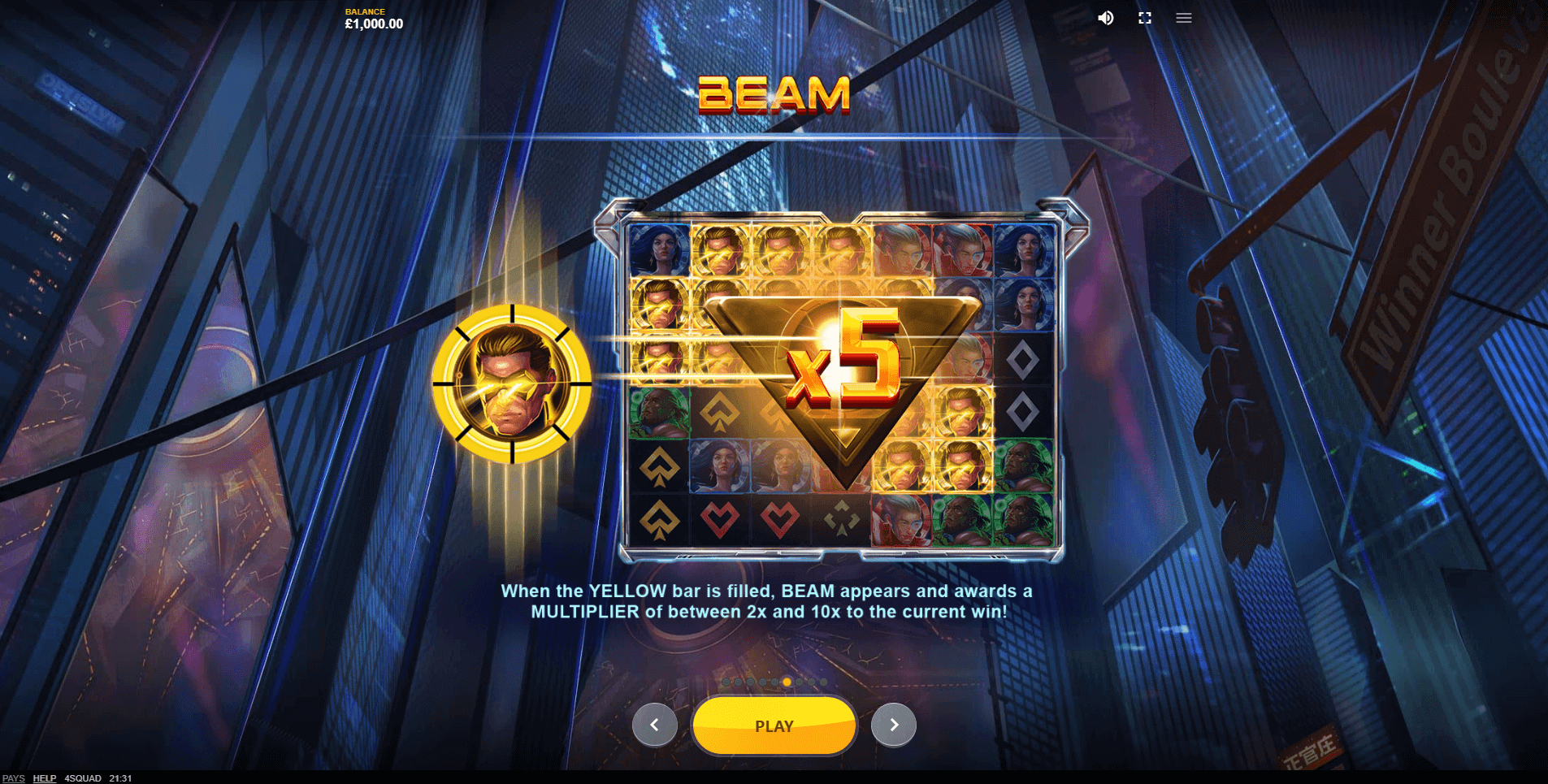This screenshot has width=1548, height=784.
Task: Open the HELP link
Action: (x=45, y=778)
